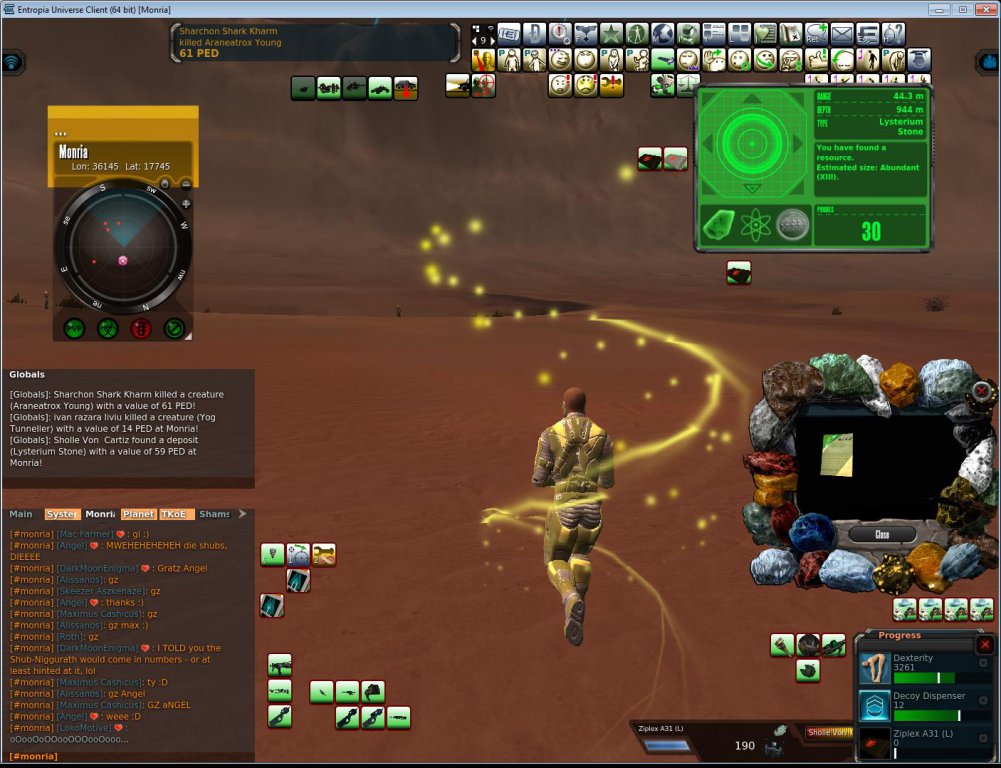Switch to the Main chat tab
The image size is (1001, 768).
coord(21,514)
